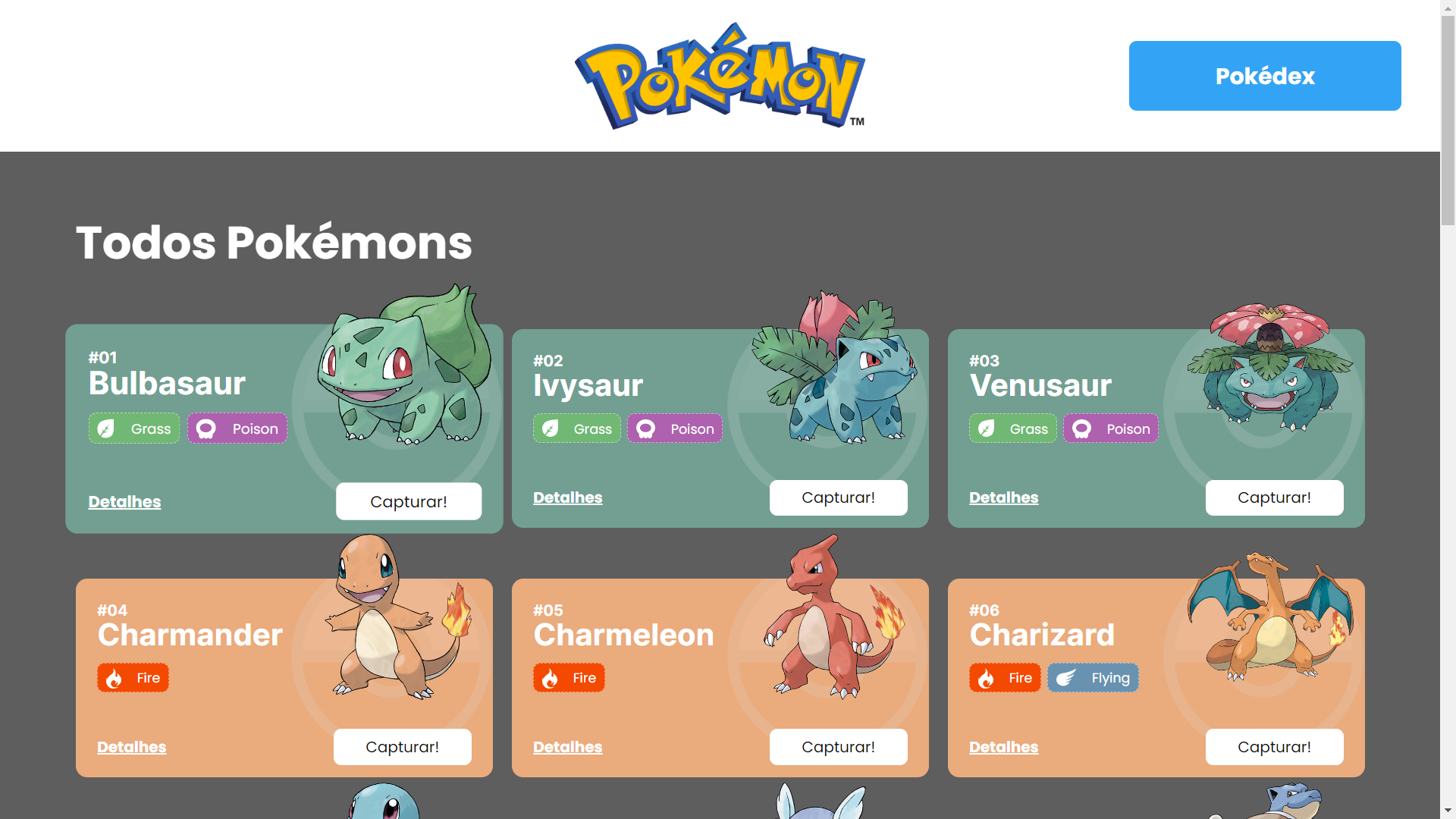1456x819 pixels.
Task: Click the Poison skull icon on Ivysaur
Action: point(646,428)
